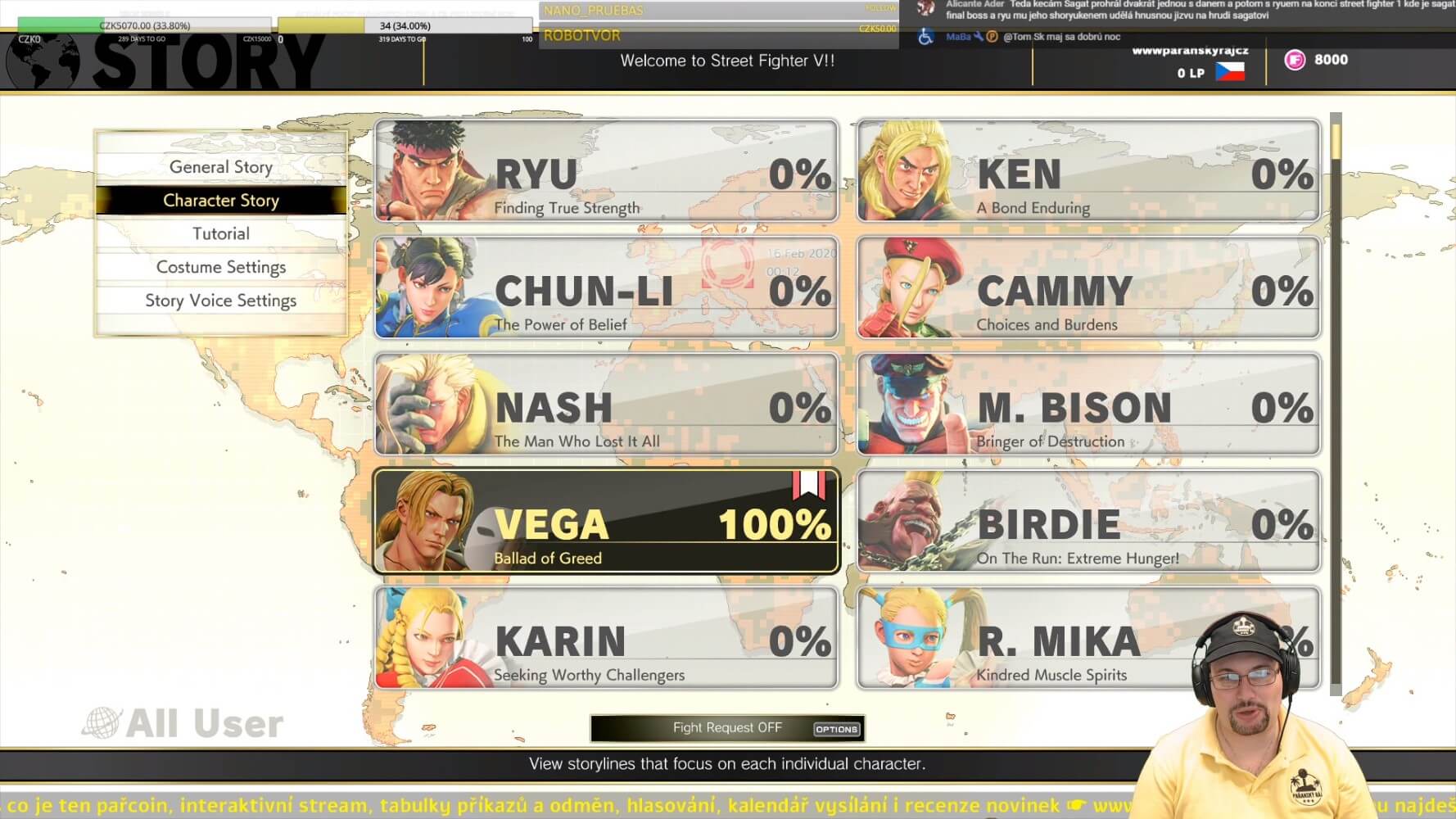Screen dimensions: 1456x819
Task: Choose M. Bison's story Bringer of Destruction
Action: pos(1088,405)
